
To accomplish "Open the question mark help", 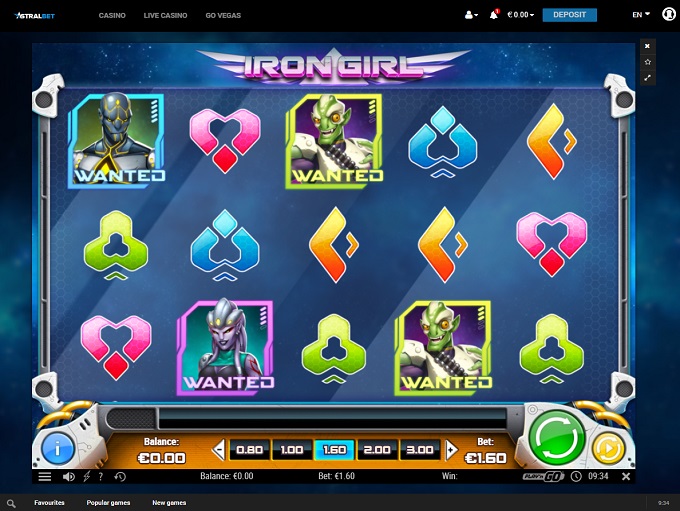I will point(101,477).
